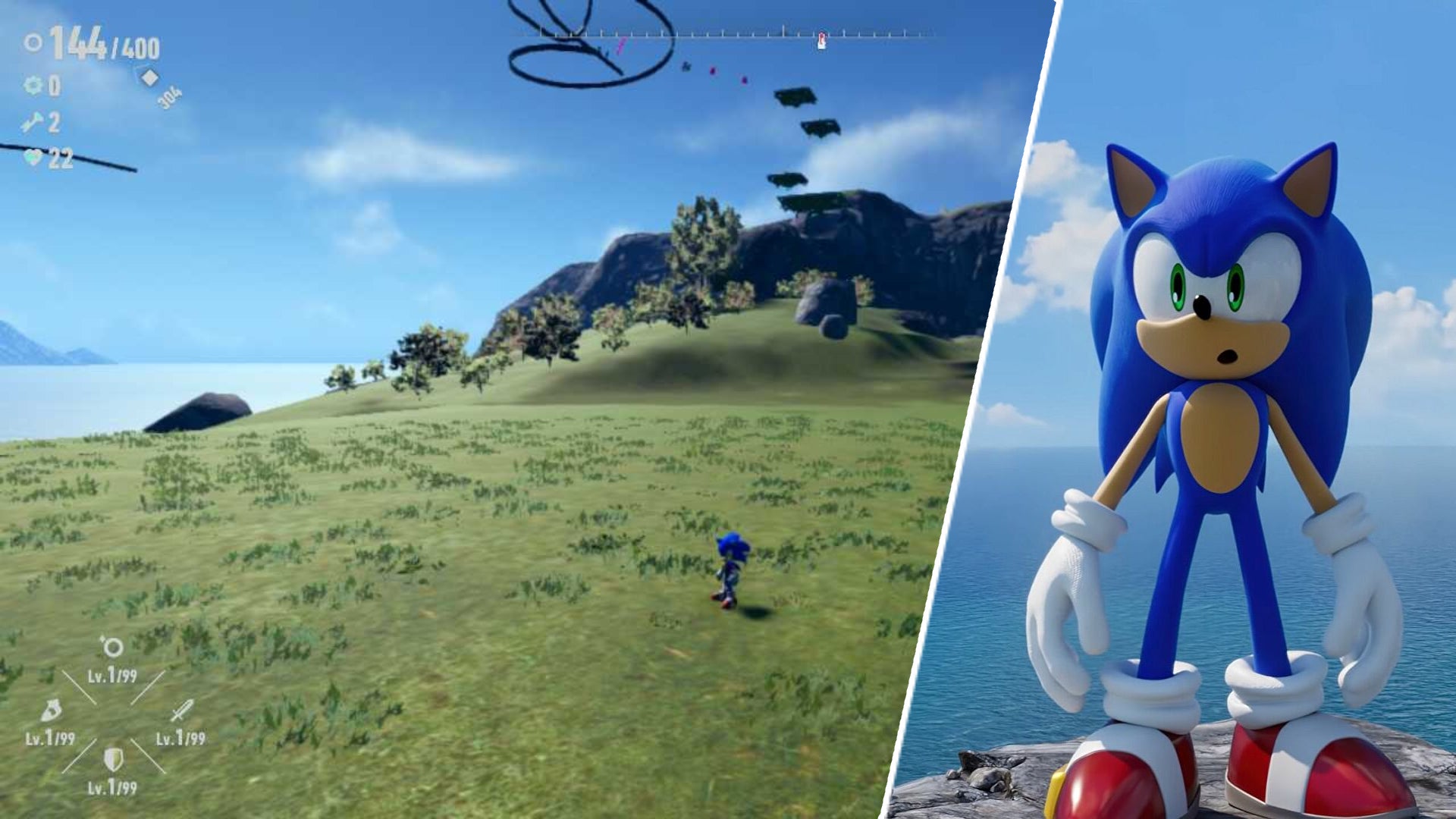Select the gear collectible icon showing 0
Image resolution: width=1456 pixels, height=819 pixels.
33,86
